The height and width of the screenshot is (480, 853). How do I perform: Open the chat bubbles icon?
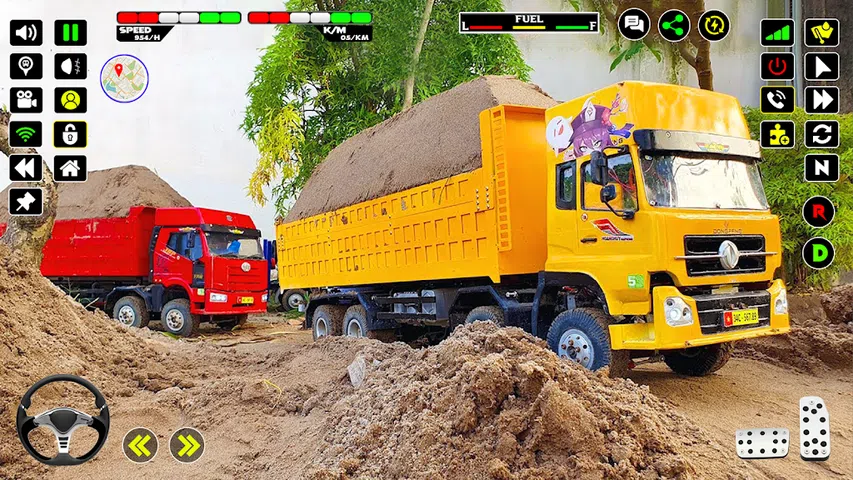pyautogui.click(x=634, y=24)
